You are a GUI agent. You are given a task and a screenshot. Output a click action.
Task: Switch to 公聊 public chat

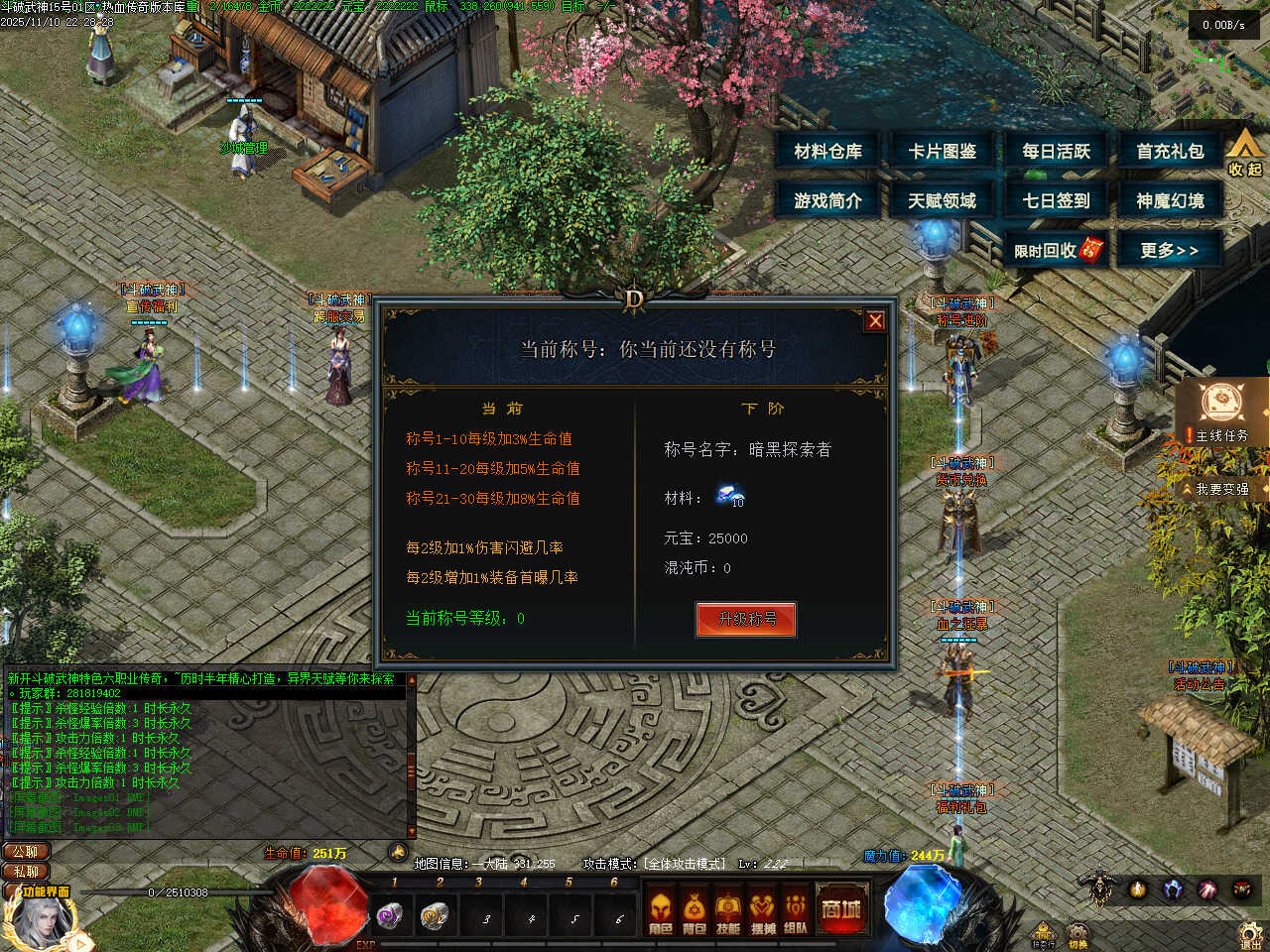[26, 852]
